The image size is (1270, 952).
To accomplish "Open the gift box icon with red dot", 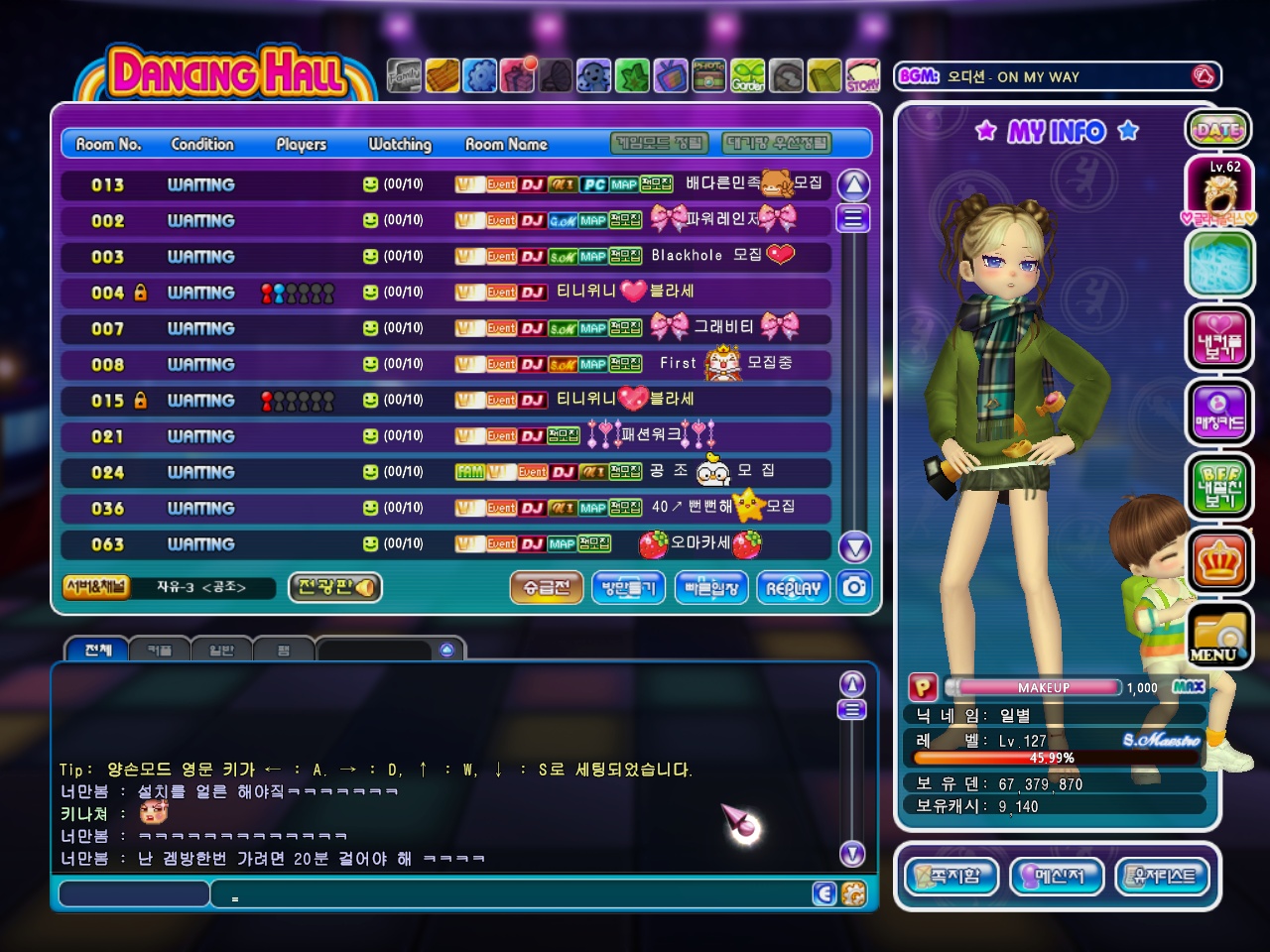I will [518, 75].
